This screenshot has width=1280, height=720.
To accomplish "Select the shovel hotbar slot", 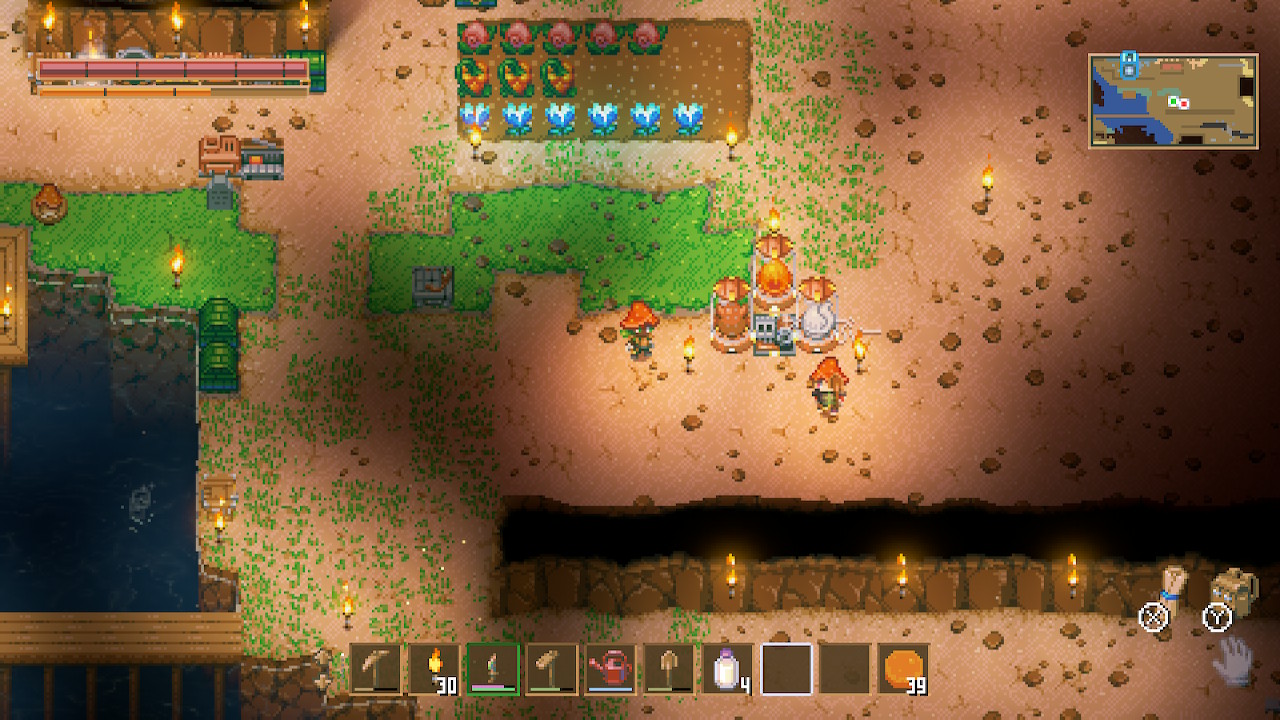I will (x=669, y=668).
